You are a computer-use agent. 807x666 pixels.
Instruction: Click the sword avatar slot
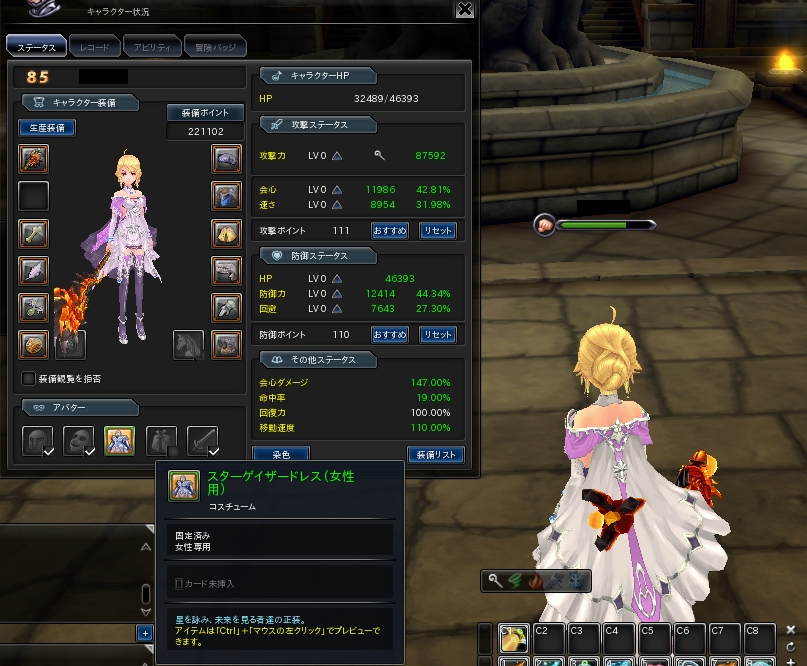point(202,440)
